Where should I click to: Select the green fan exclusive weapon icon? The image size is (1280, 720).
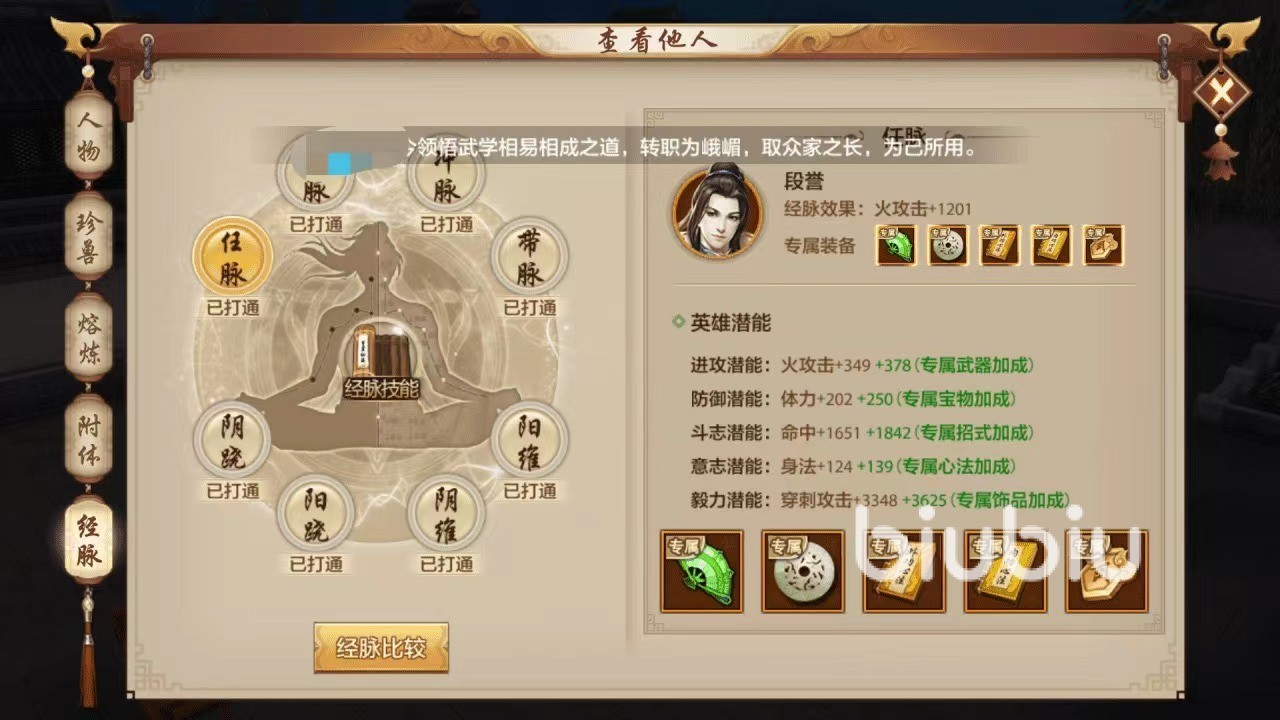coord(896,246)
